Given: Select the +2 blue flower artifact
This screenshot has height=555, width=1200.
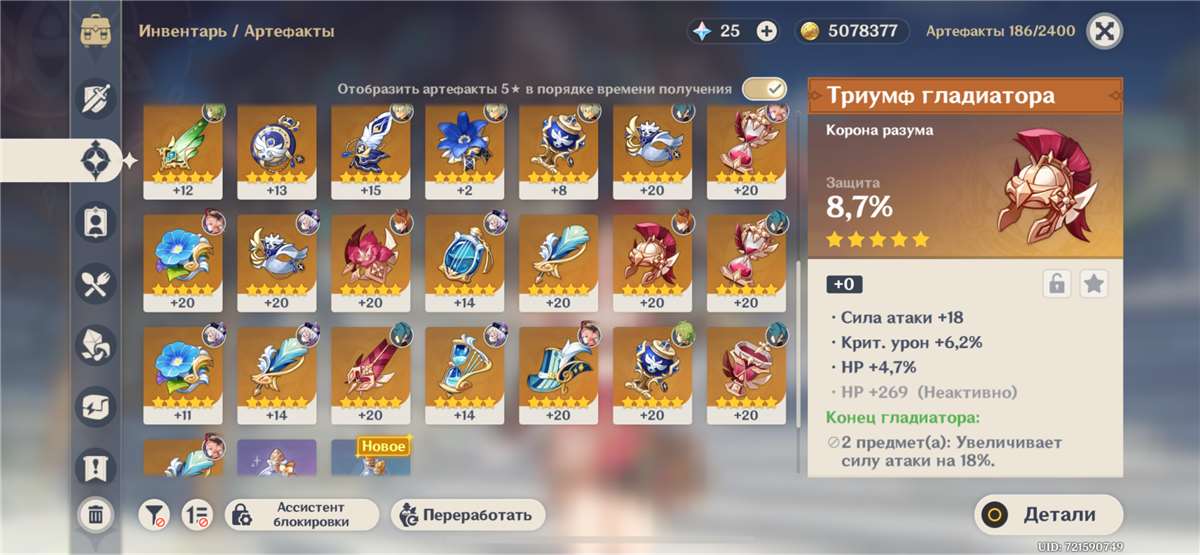Looking at the screenshot, I should click(463, 150).
